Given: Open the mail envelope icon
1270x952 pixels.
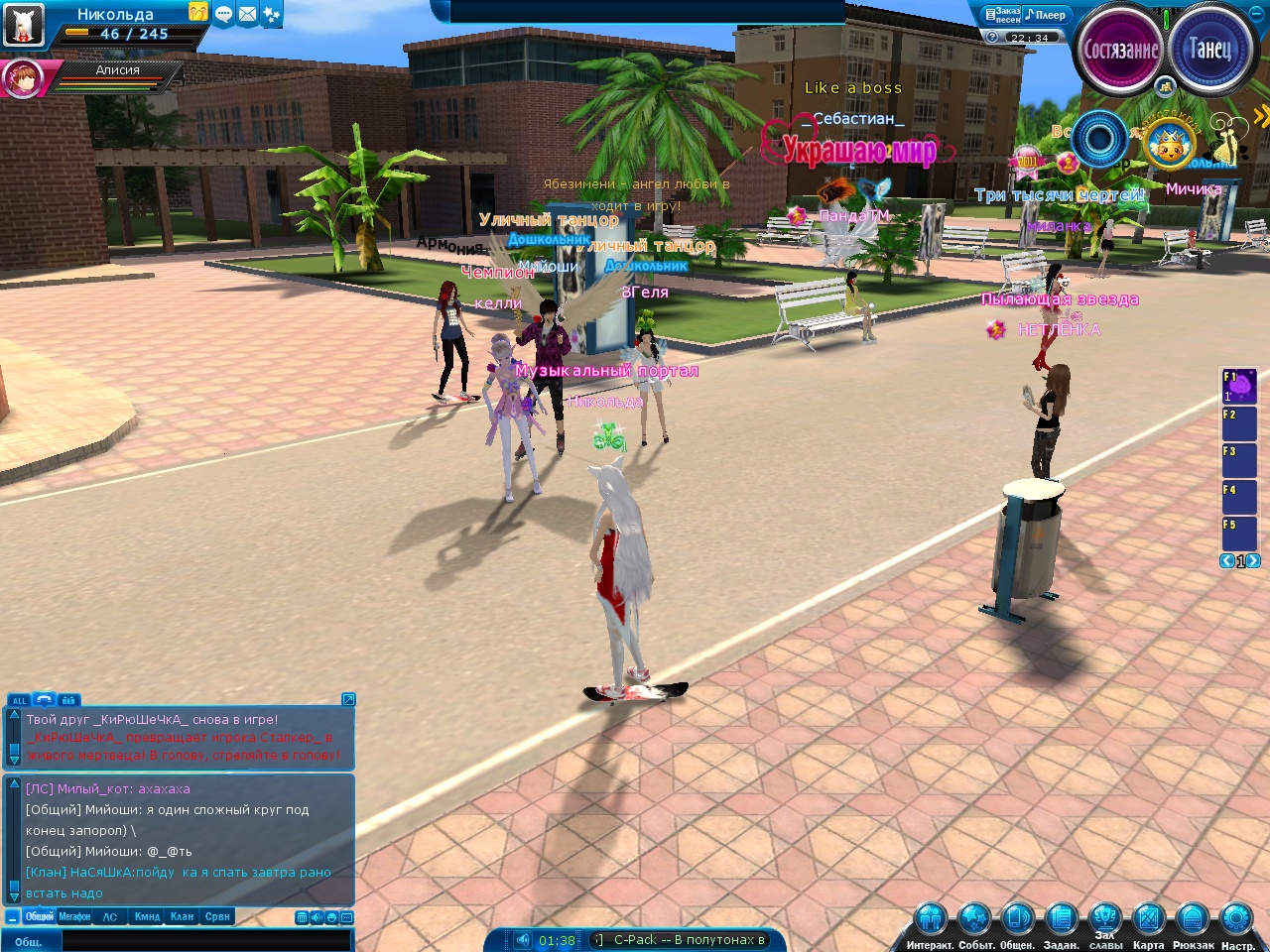Looking at the screenshot, I should [247, 14].
